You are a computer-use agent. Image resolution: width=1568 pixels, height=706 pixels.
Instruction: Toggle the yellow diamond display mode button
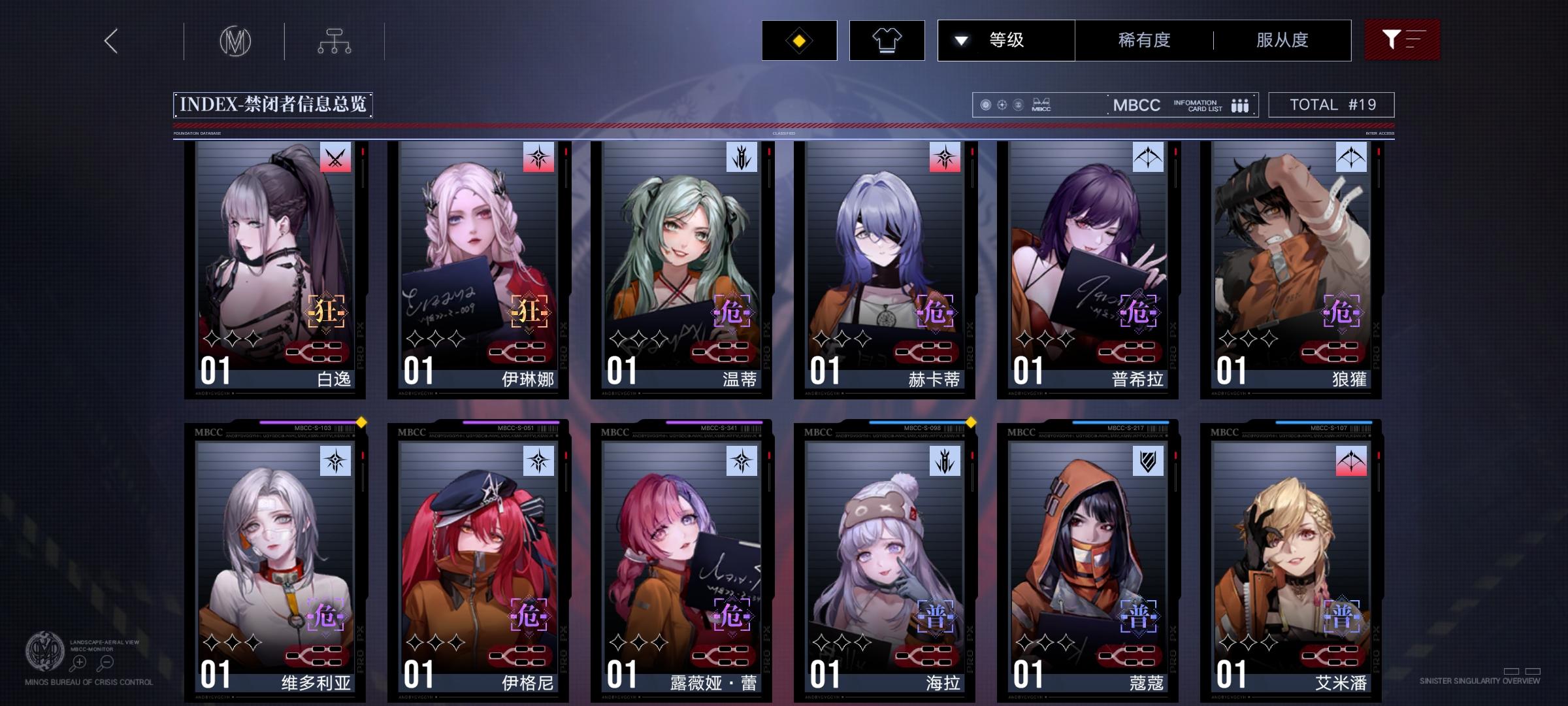click(x=798, y=40)
